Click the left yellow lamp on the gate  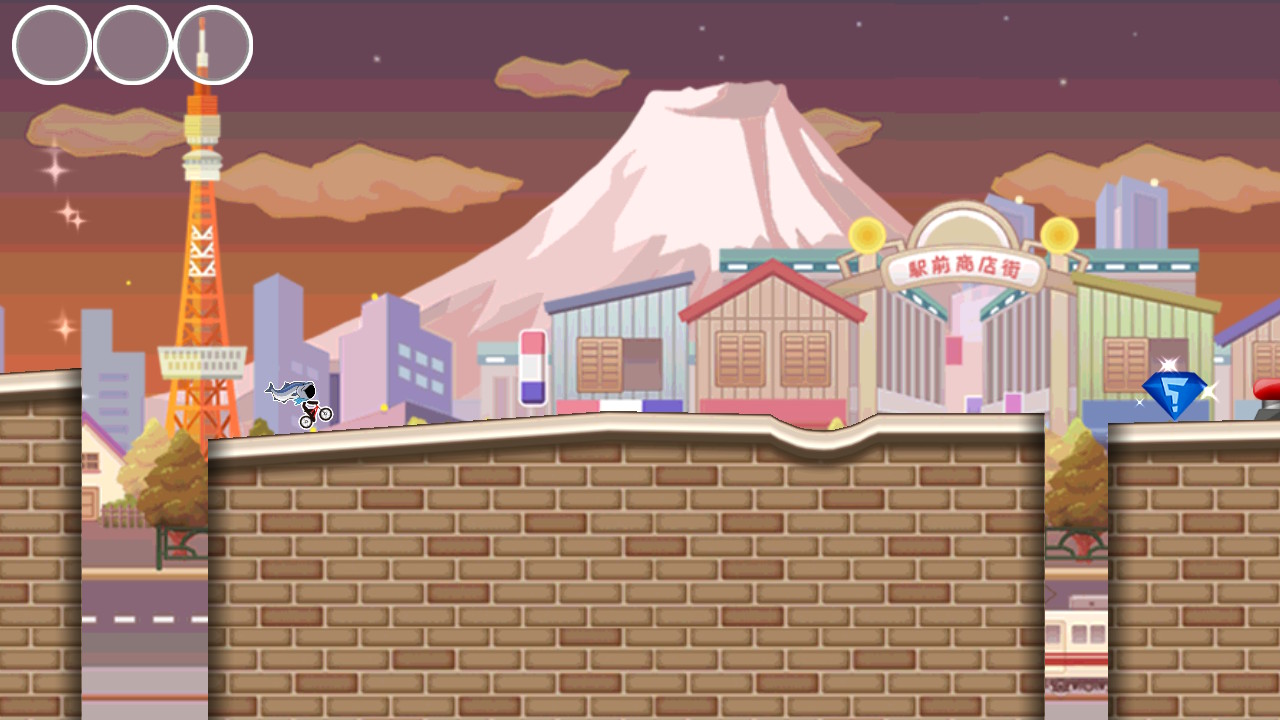866,237
